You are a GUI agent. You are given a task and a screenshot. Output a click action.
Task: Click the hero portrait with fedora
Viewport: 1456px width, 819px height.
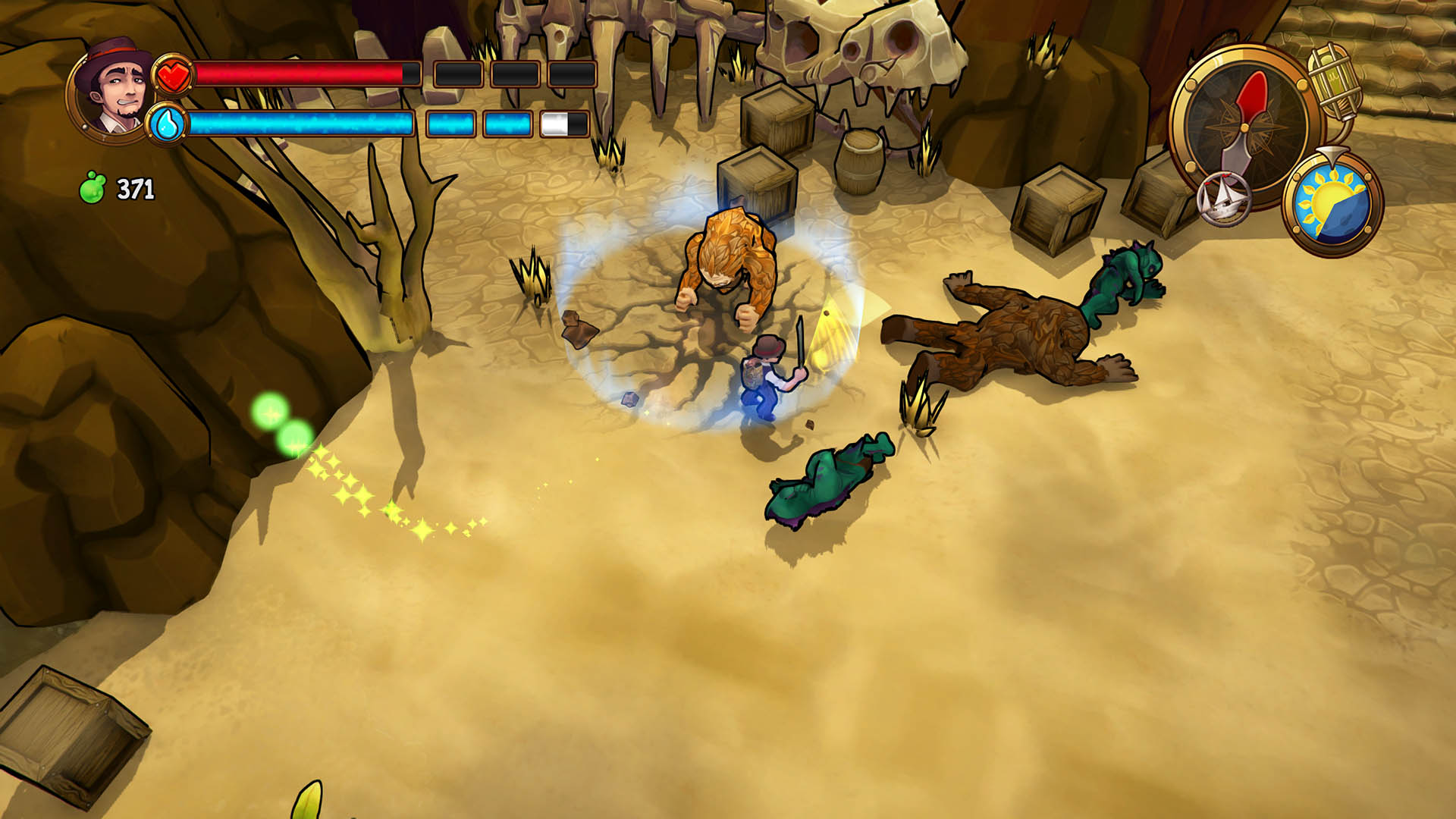(x=114, y=91)
